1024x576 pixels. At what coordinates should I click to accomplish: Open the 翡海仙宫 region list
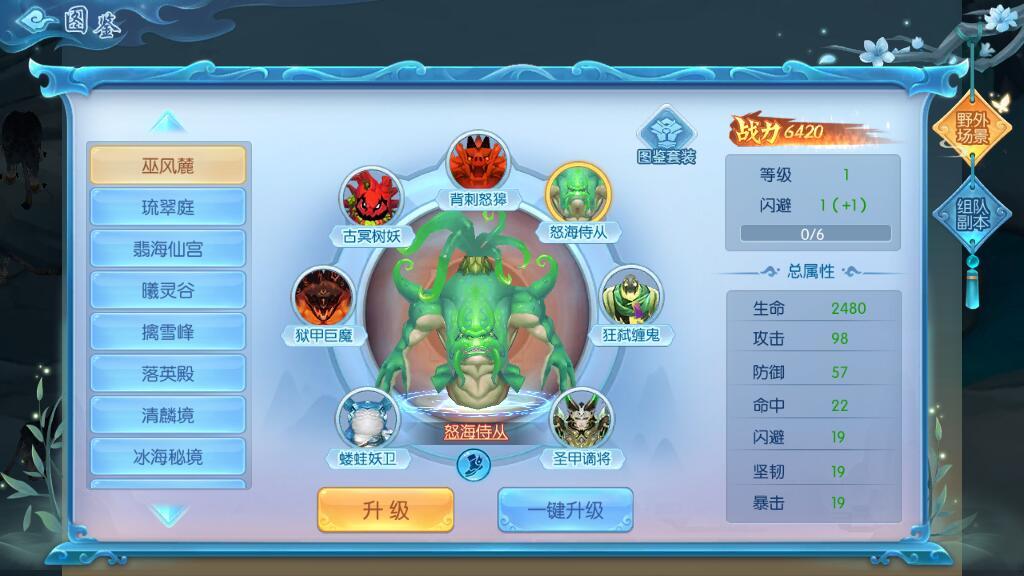tap(167, 249)
